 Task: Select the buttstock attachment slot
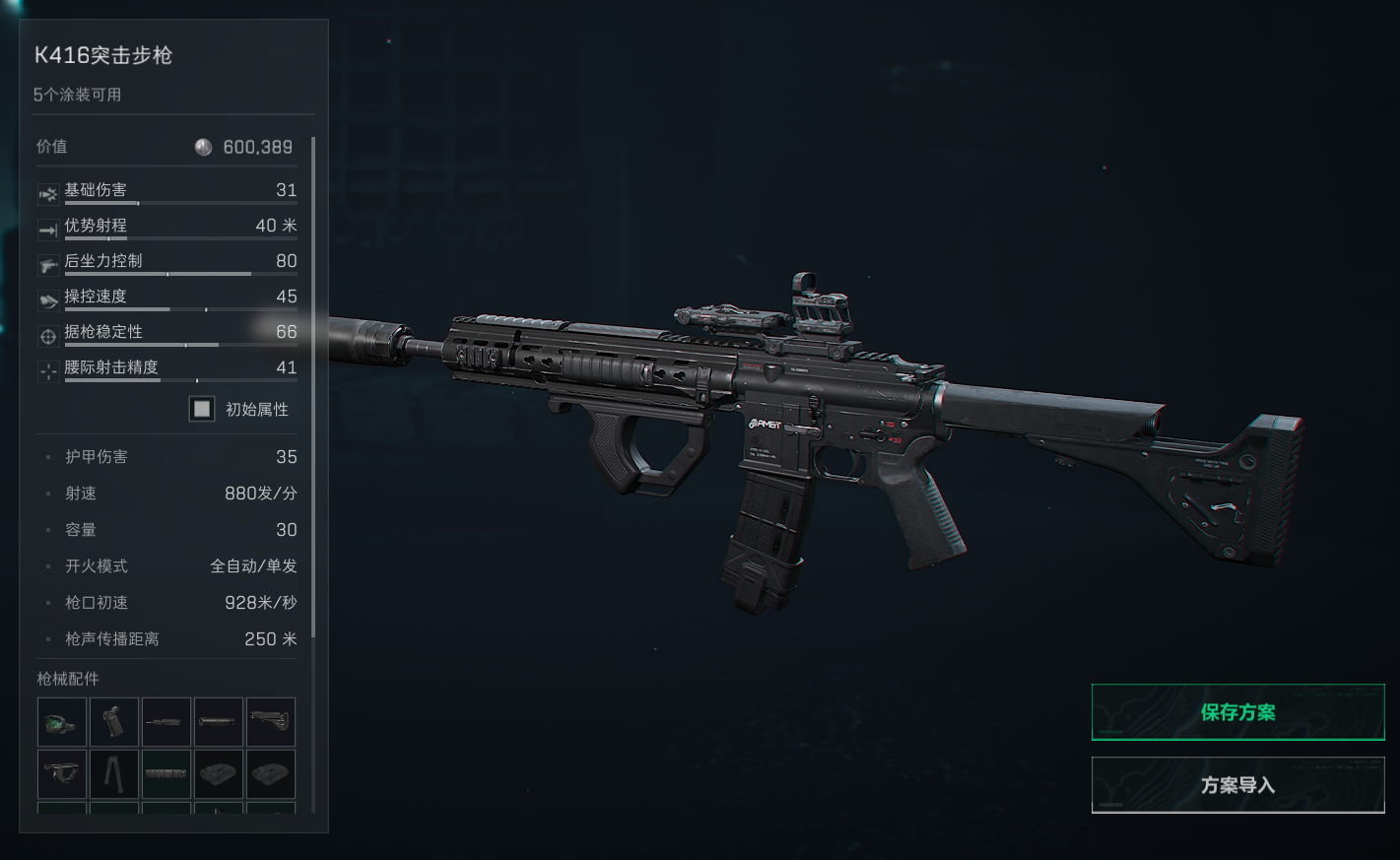[x=271, y=722]
